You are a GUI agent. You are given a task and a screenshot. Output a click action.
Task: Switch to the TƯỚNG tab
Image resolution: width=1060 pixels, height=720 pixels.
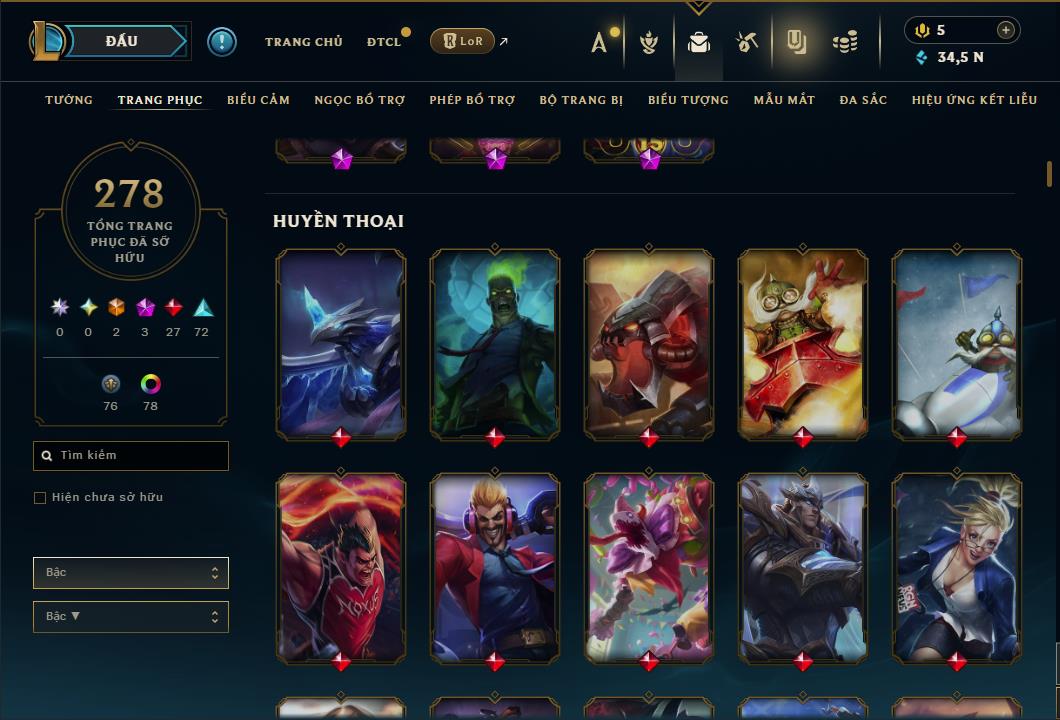69,100
